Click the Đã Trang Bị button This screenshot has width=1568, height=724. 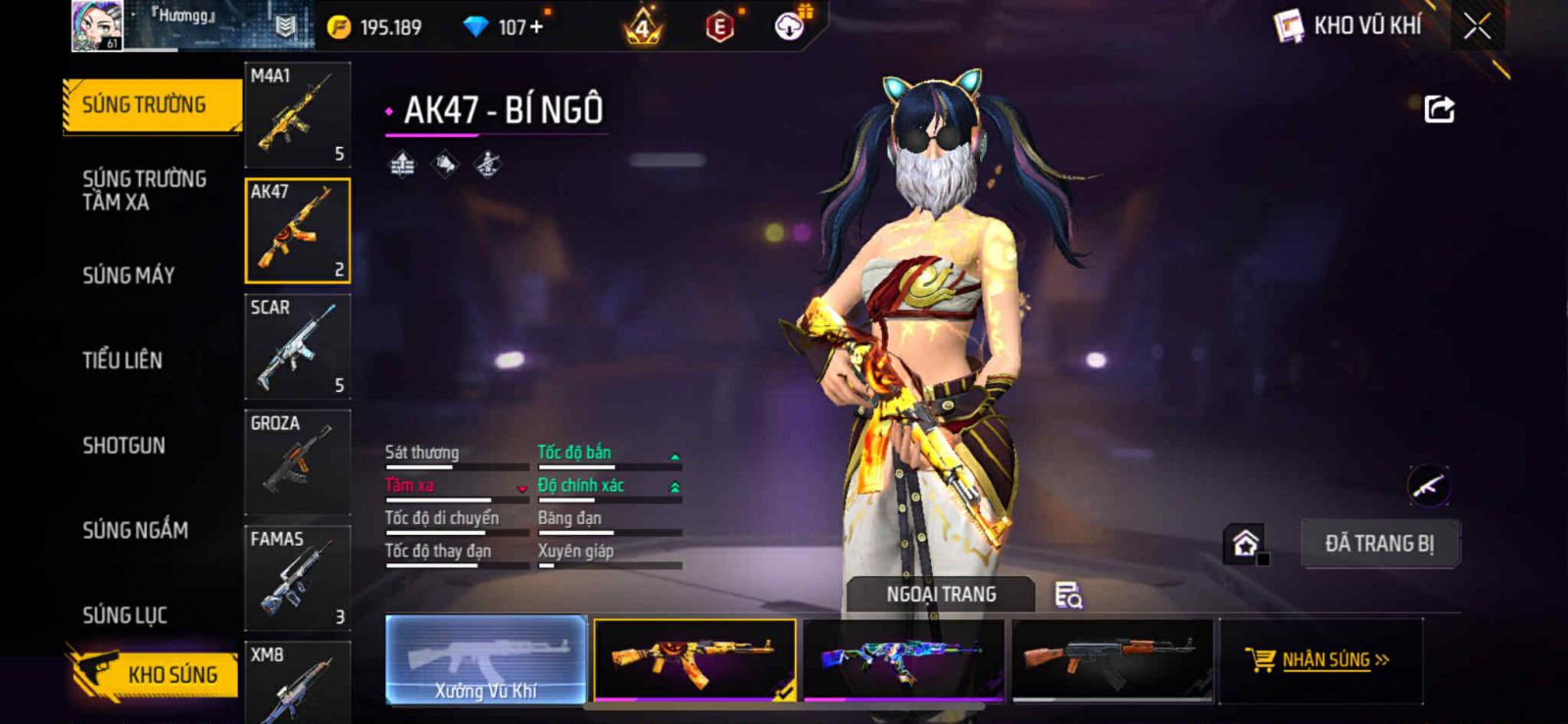[1379, 544]
